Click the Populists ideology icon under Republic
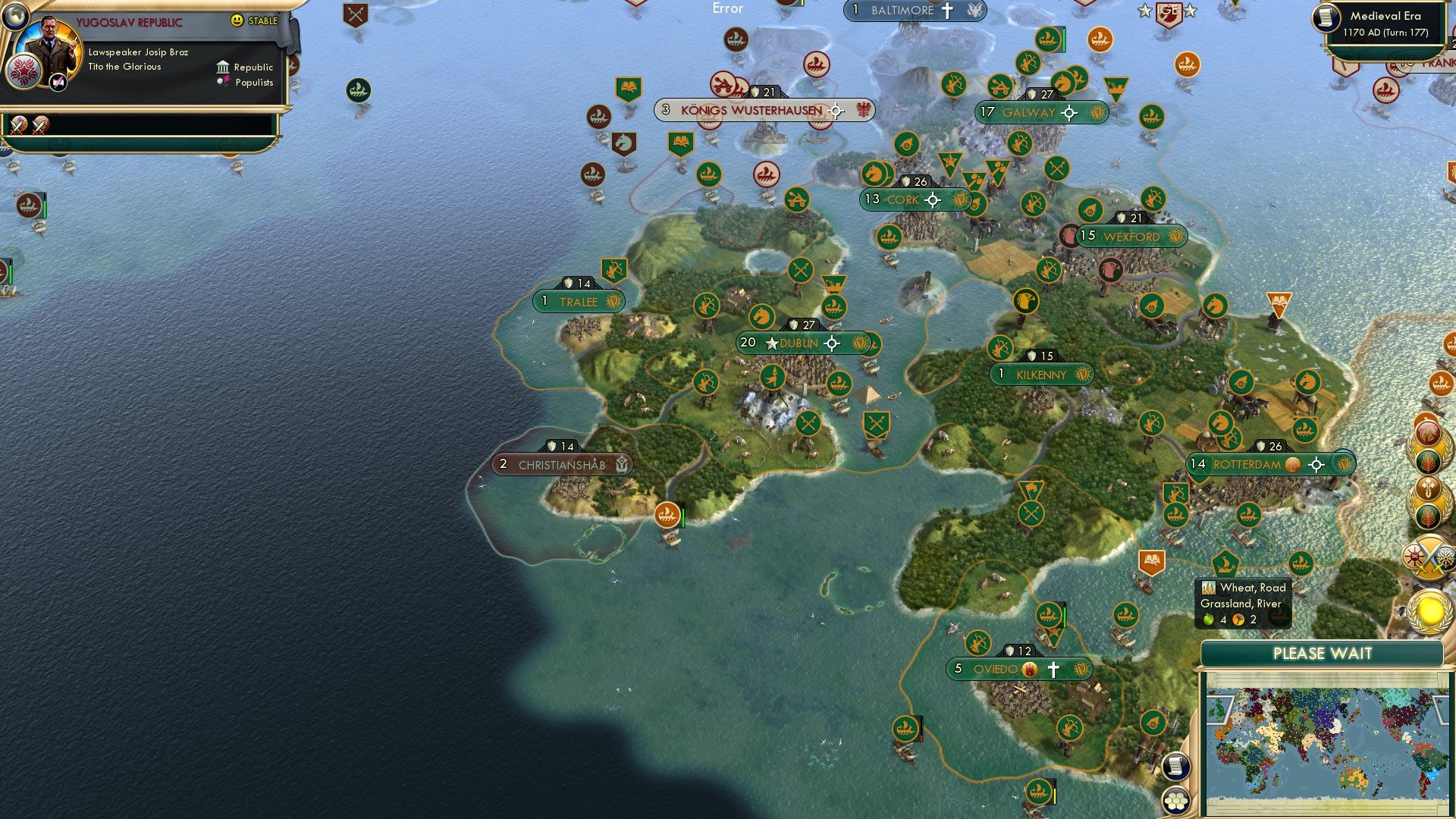Viewport: 1456px width, 819px height. (222, 83)
